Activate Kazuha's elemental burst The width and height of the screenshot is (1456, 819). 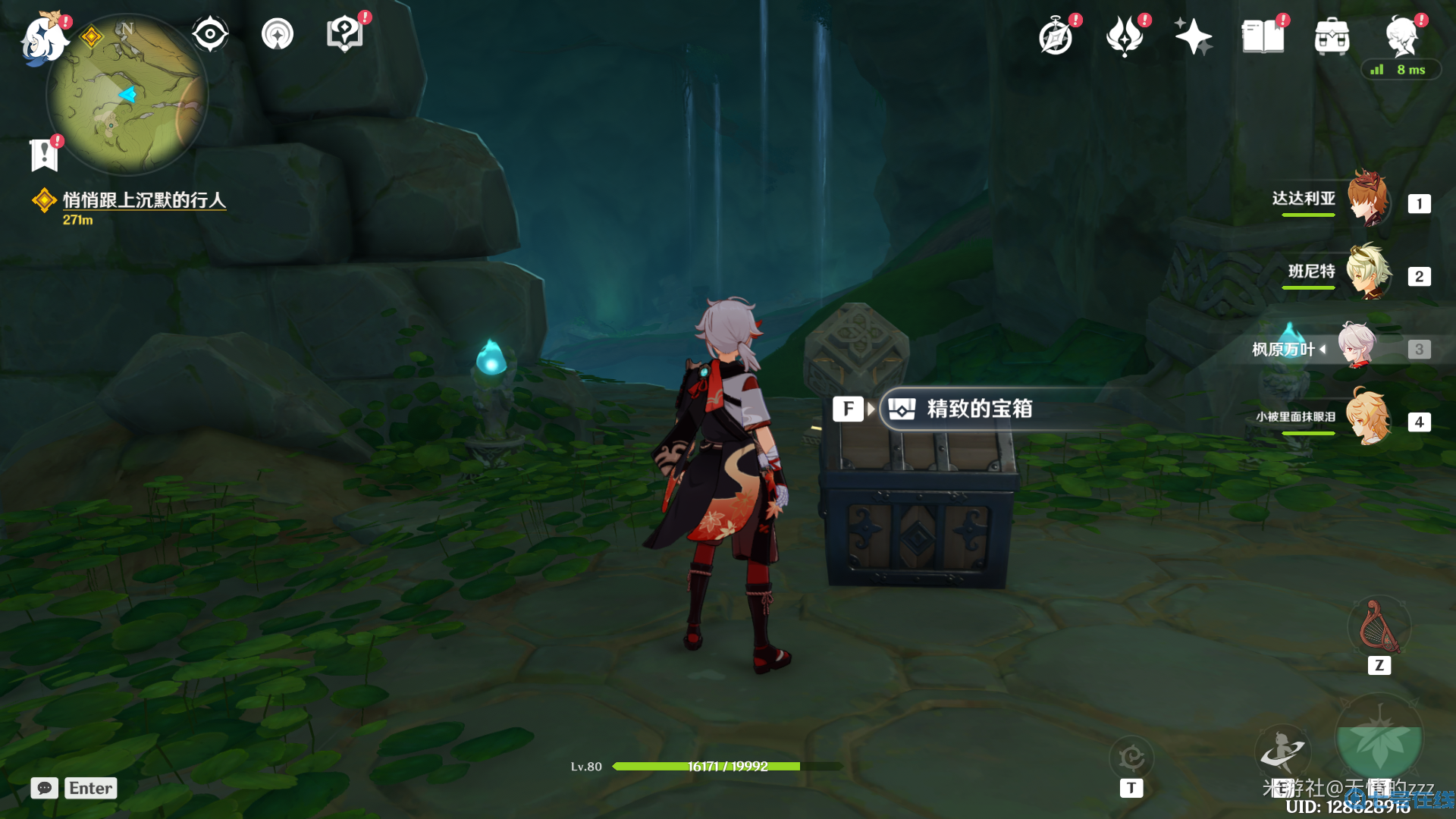click(1379, 739)
